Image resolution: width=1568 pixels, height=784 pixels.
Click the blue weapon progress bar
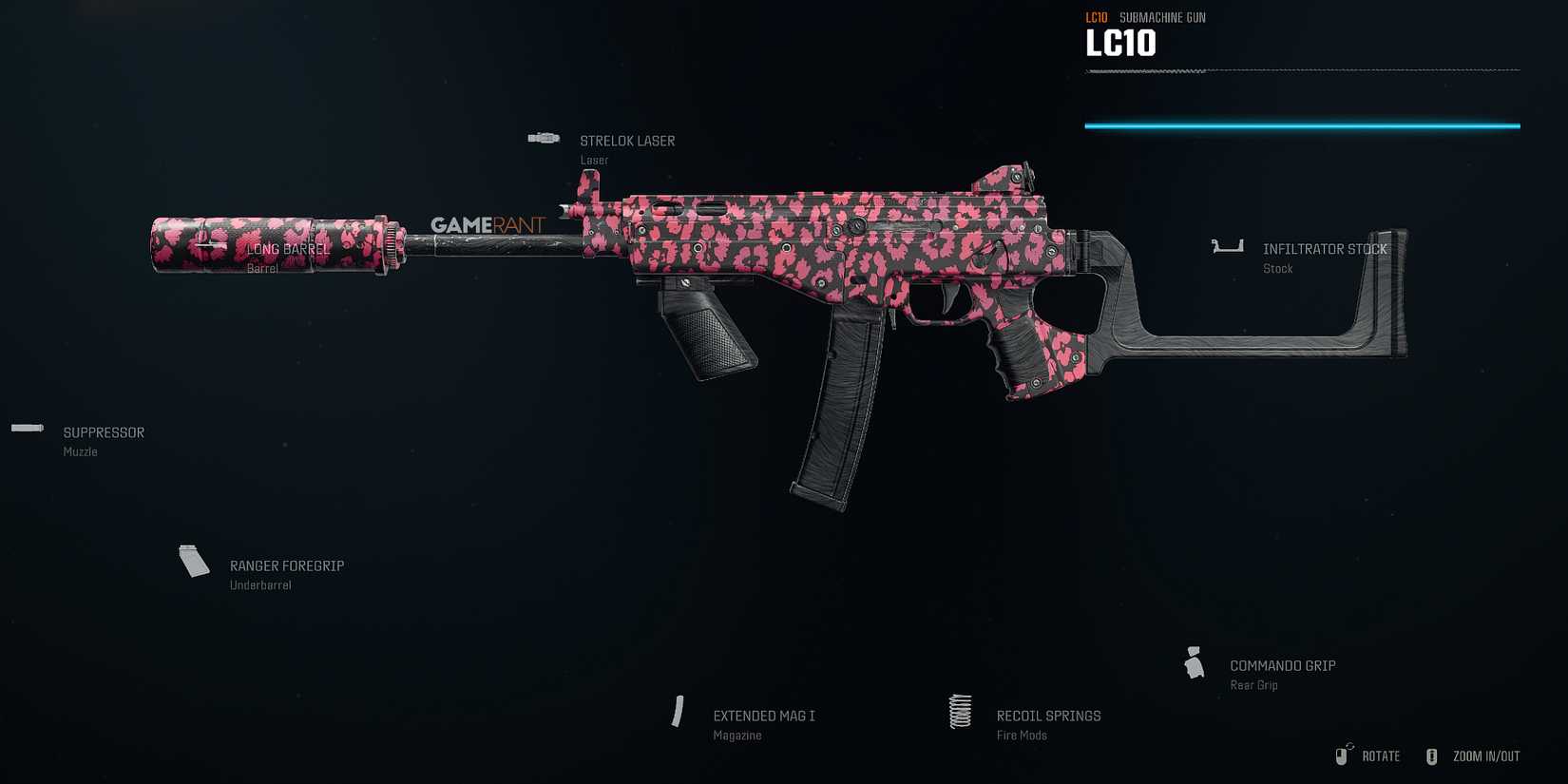coord(1302,124)
